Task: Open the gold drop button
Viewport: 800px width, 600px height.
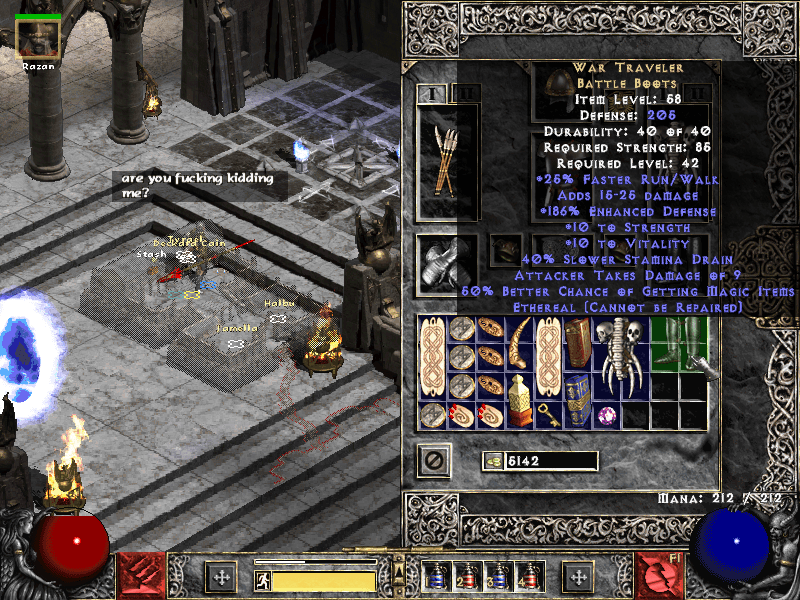Action: 491,461
